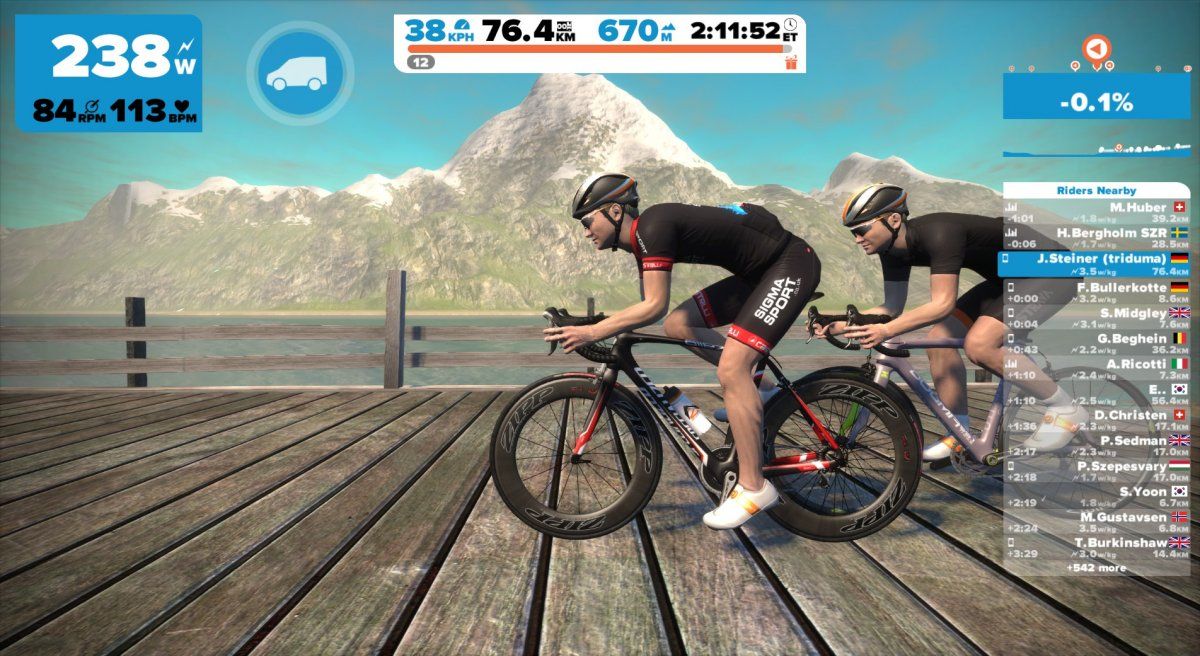Viewport: 1200px width, 656px height.
Task: Pick D.Christen in the nearby riders list
Action: click(1097, 420)
